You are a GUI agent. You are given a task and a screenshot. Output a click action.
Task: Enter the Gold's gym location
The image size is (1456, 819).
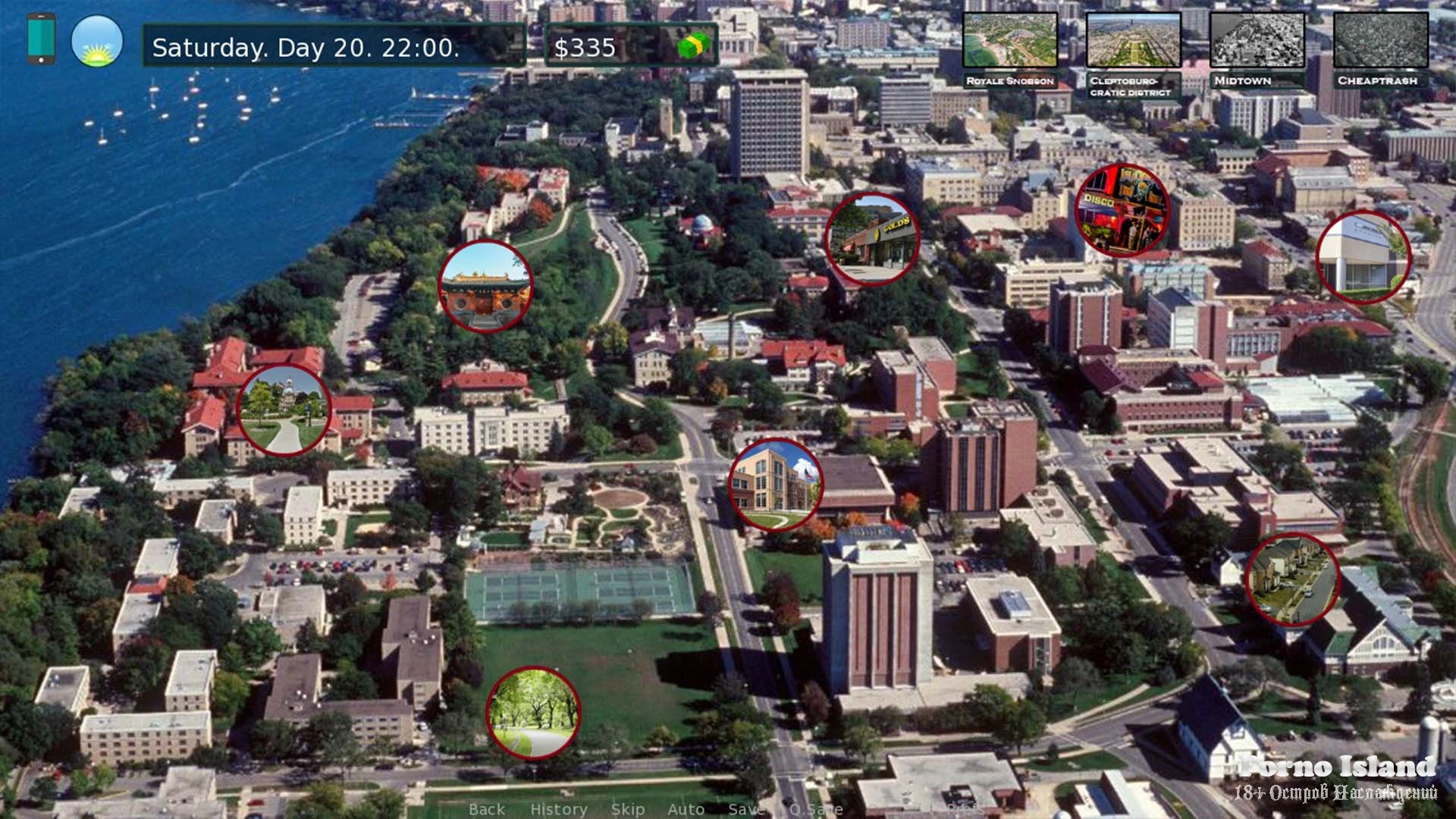tap(872, 239)
